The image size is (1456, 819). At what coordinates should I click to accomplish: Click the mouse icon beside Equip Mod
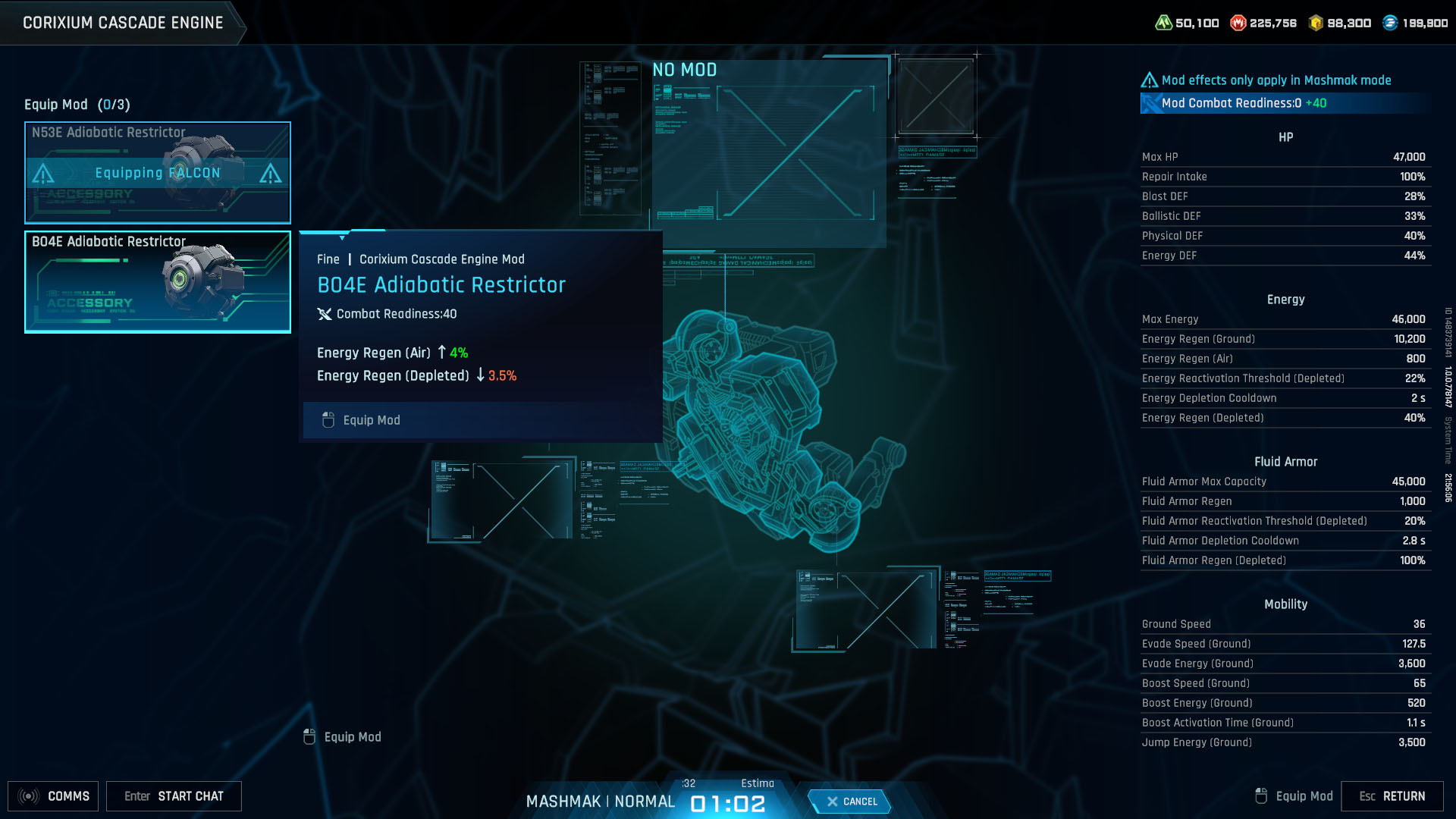tap(328, 419)
